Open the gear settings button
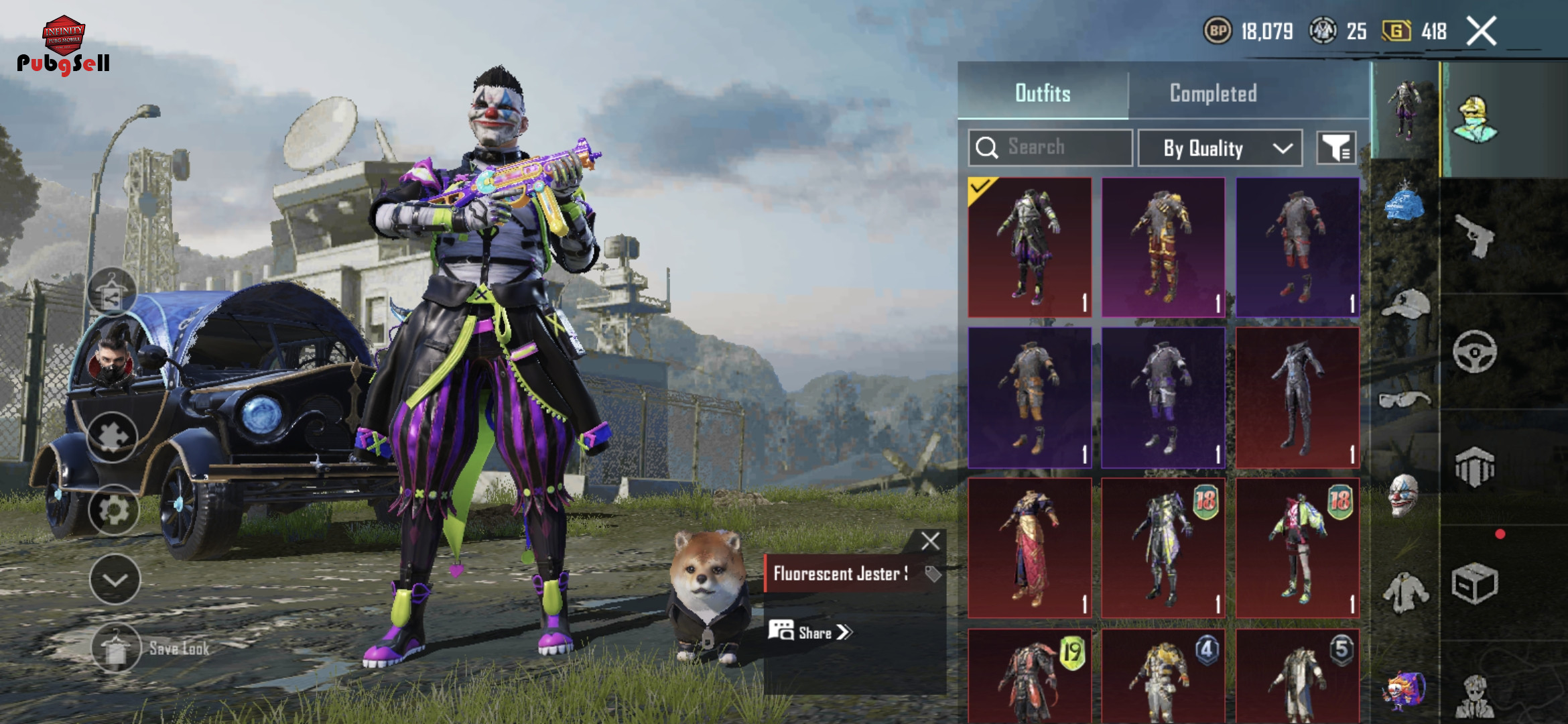Screen dimensions: 1568x724 tap(114, 511)
